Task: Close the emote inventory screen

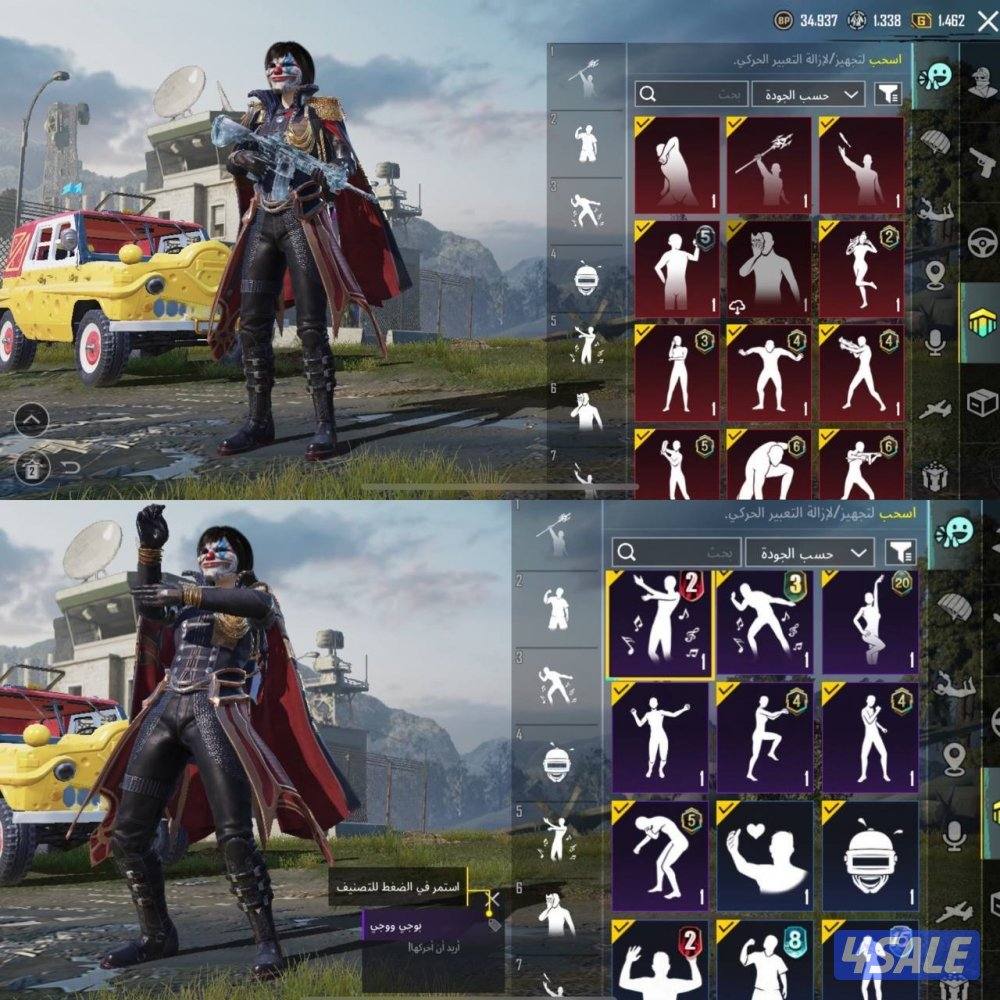Action: click(987, 20)
